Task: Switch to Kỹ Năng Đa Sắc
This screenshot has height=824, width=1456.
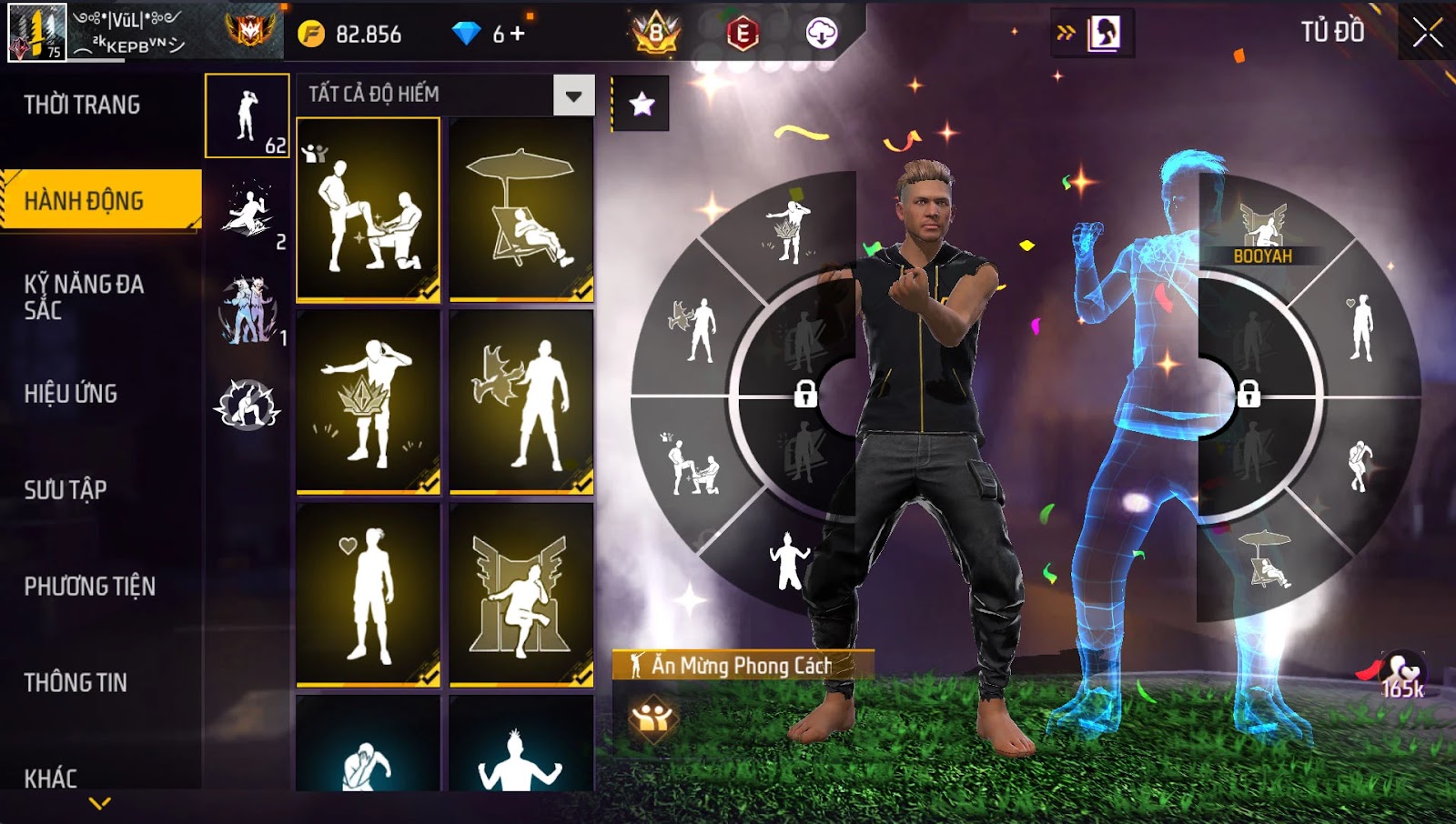Action: pos(84,296)
